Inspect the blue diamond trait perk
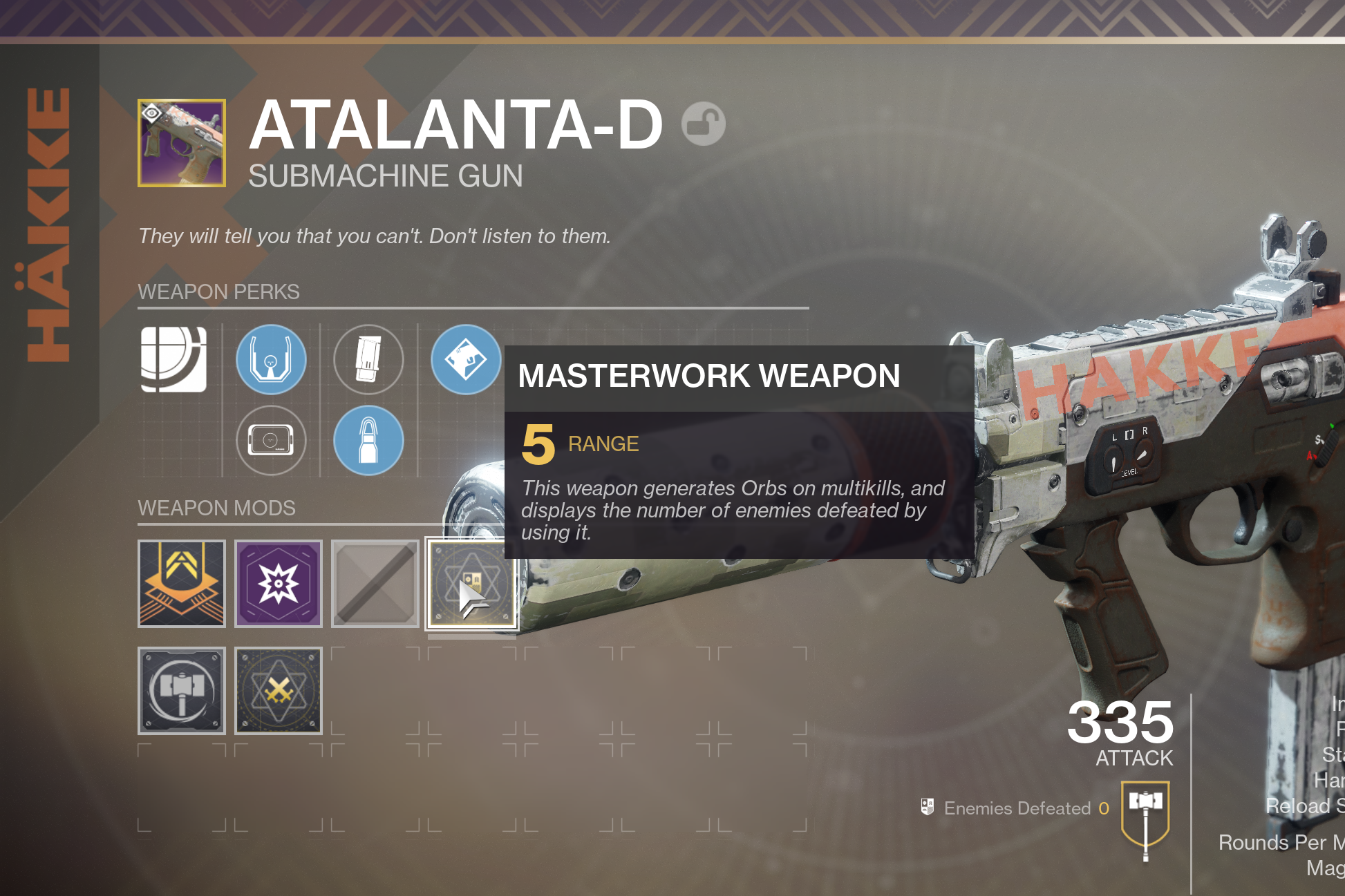1345x896 pixels. point(465,359)
